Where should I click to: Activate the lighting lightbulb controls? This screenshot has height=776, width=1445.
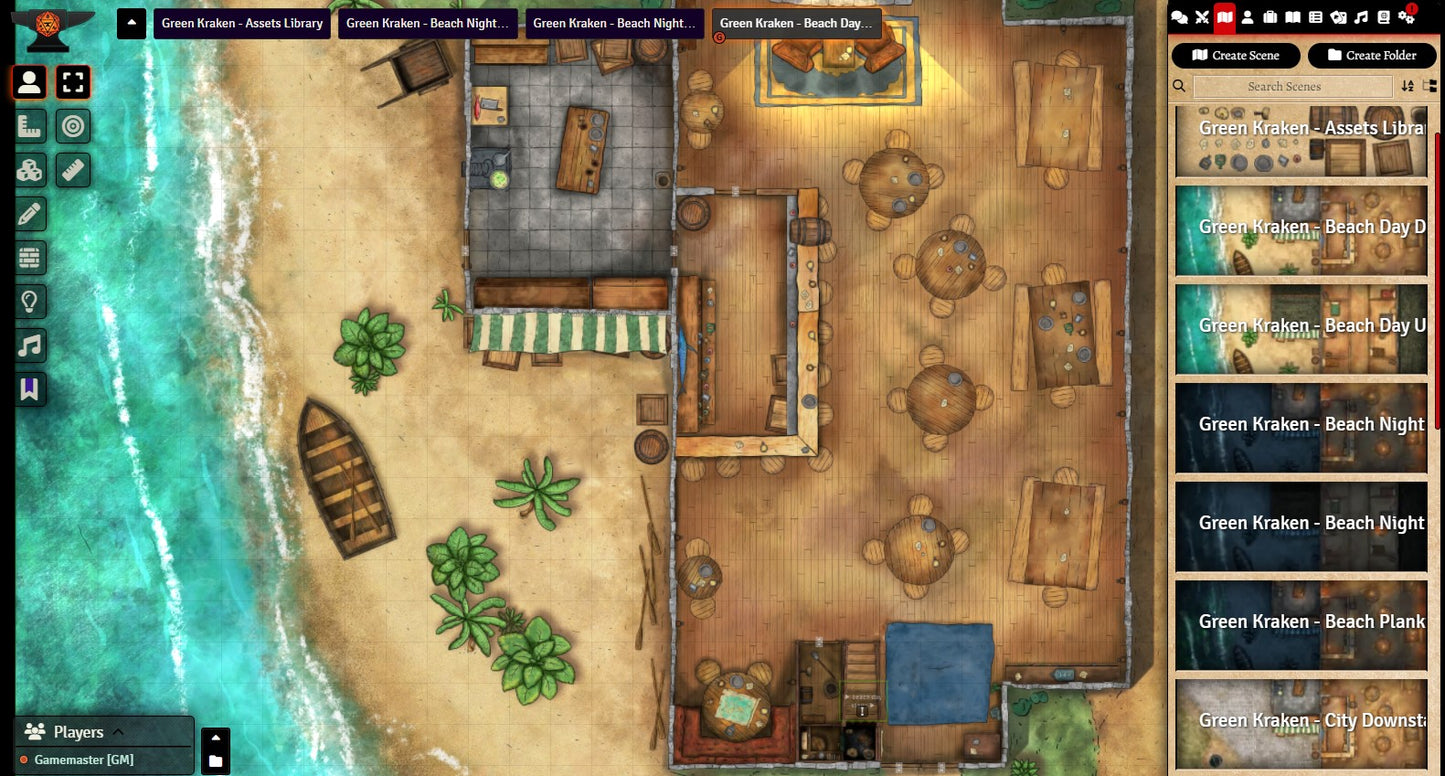pyautogui.click(x=29, y=301)
